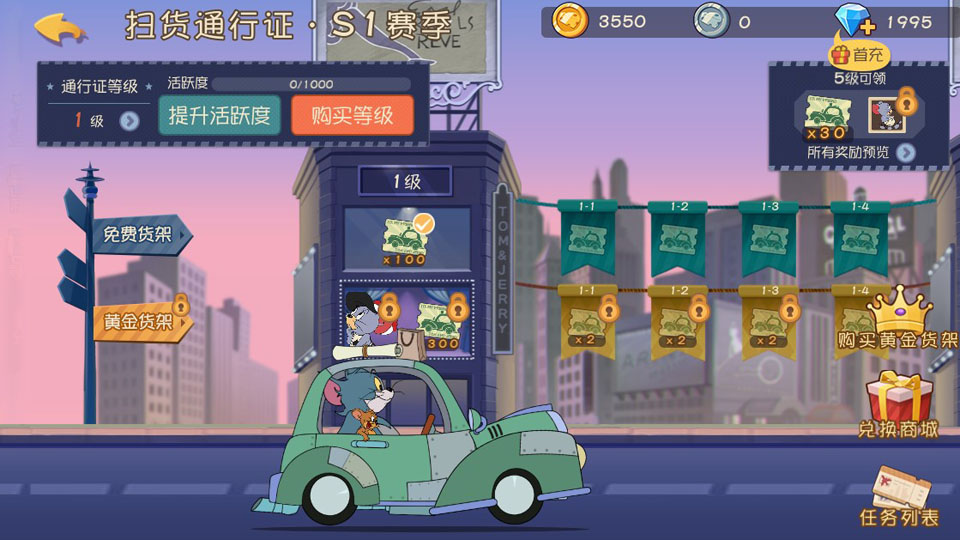This screenshot has width=960, height=540.
Task: Click 购买等级 orange button
Action: click(x=352, y=115)
